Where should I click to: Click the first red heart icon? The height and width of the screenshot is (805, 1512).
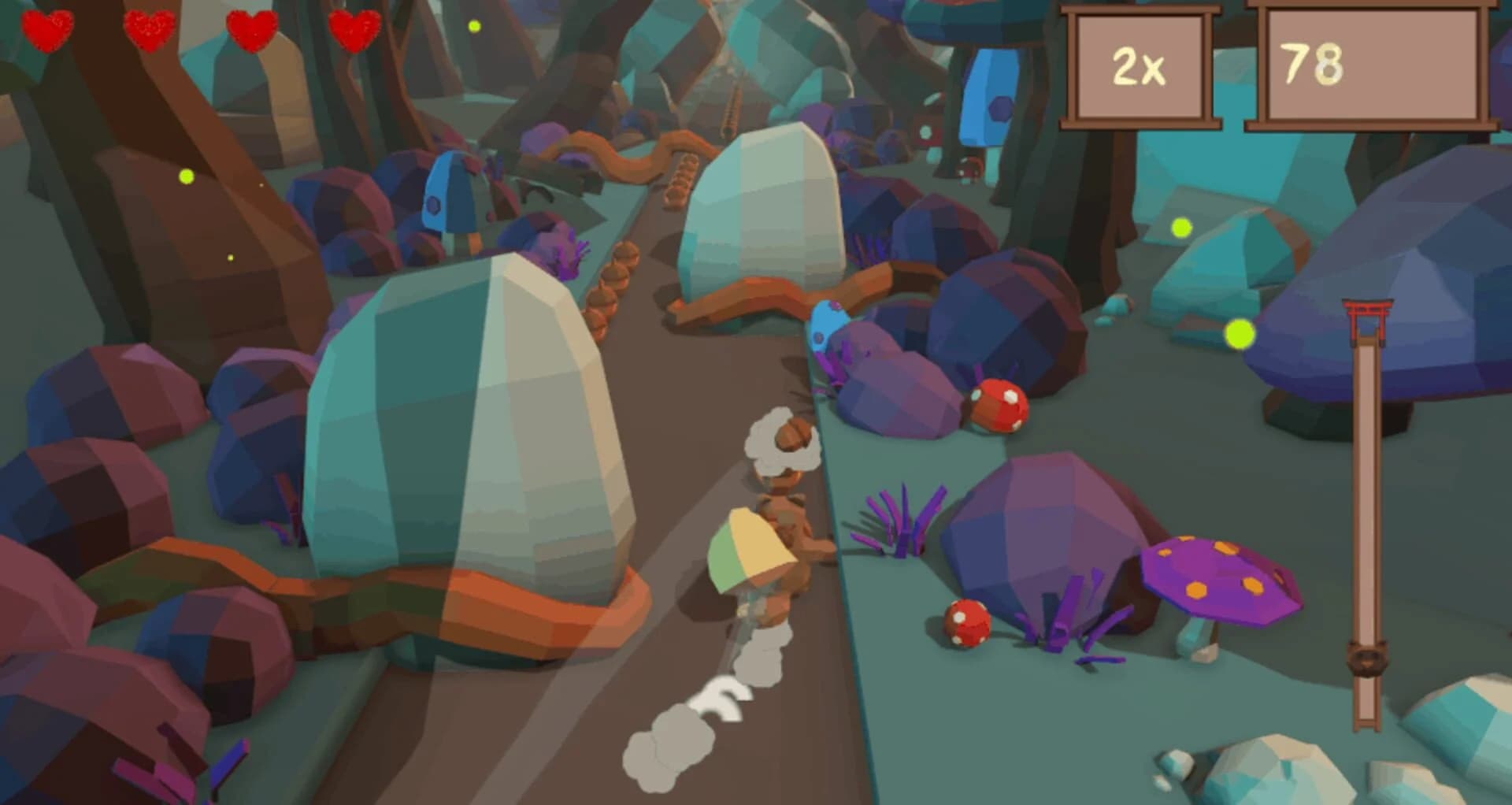pos(47,29)
